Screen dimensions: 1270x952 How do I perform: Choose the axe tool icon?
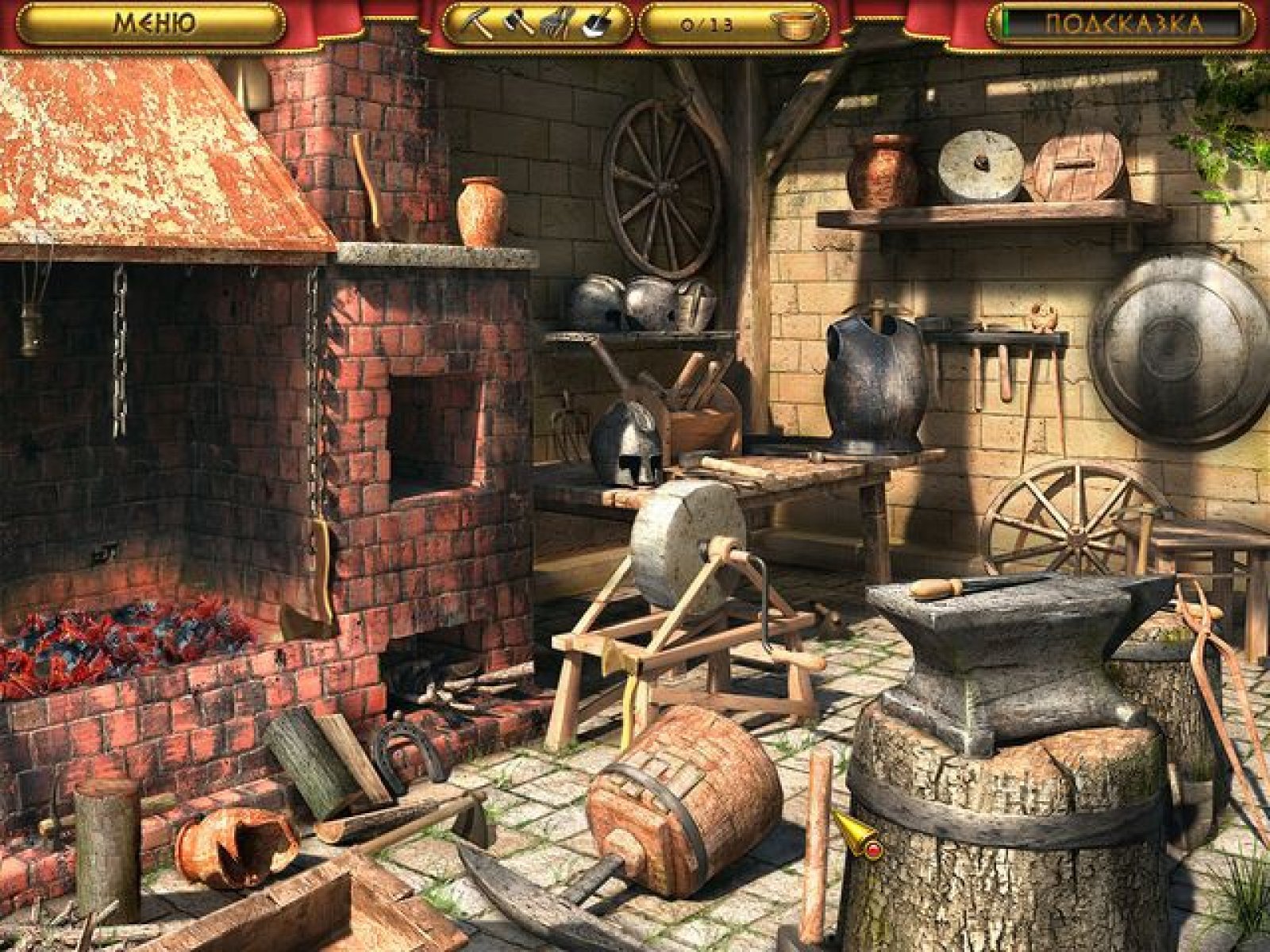pyautogui.click(x=518, y=24)
